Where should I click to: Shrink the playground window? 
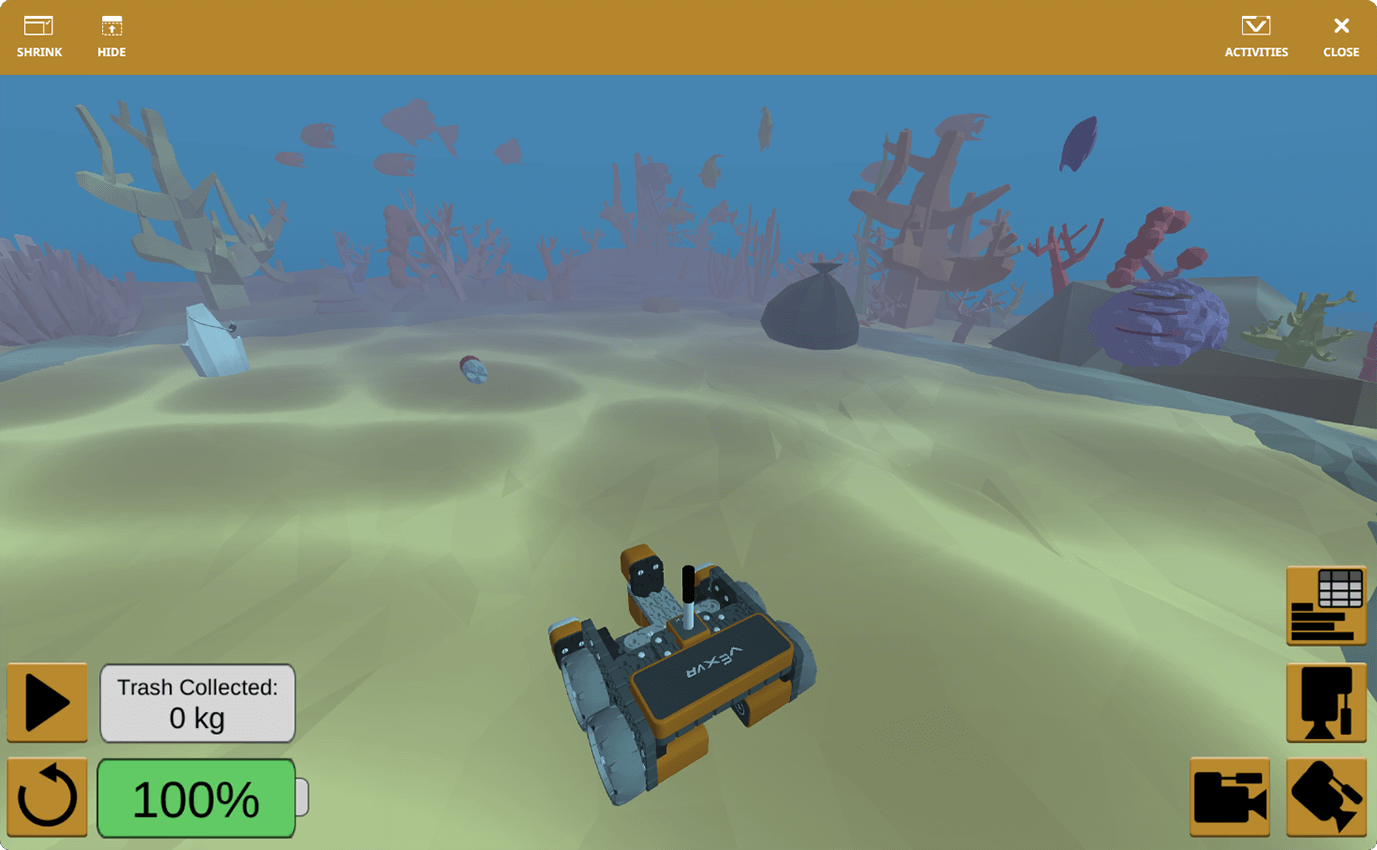39,35
